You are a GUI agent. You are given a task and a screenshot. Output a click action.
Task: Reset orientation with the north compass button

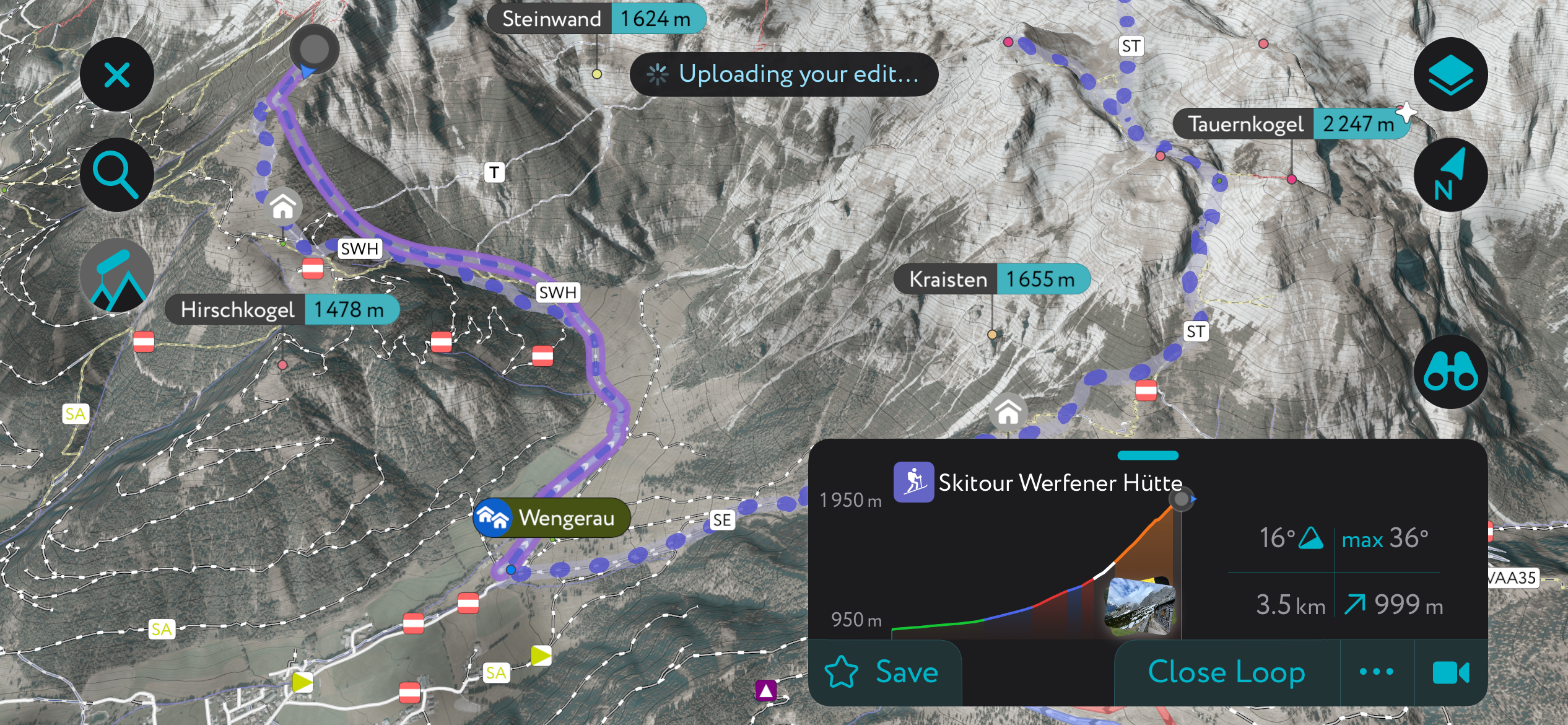click(1450, 175)
